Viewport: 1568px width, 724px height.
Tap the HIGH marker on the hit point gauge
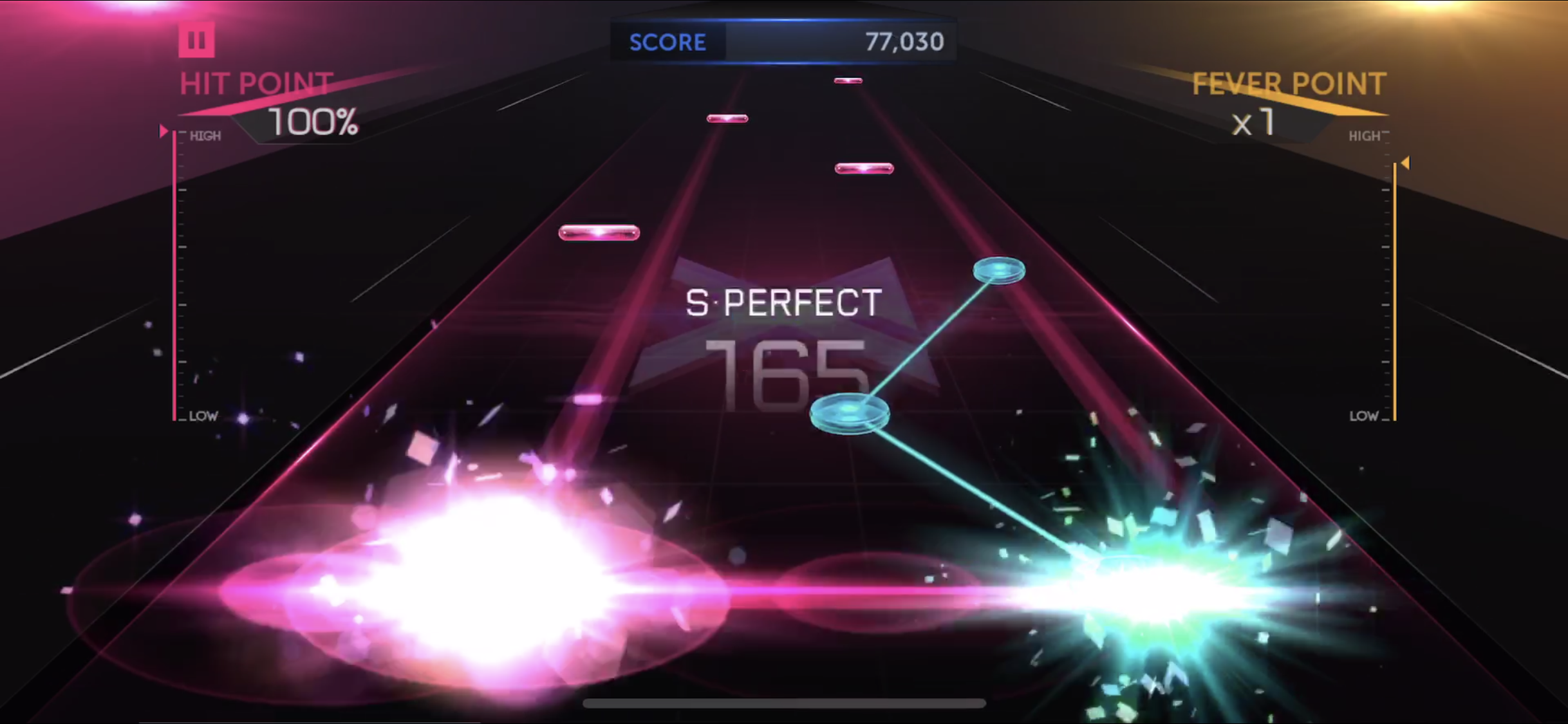205,135
